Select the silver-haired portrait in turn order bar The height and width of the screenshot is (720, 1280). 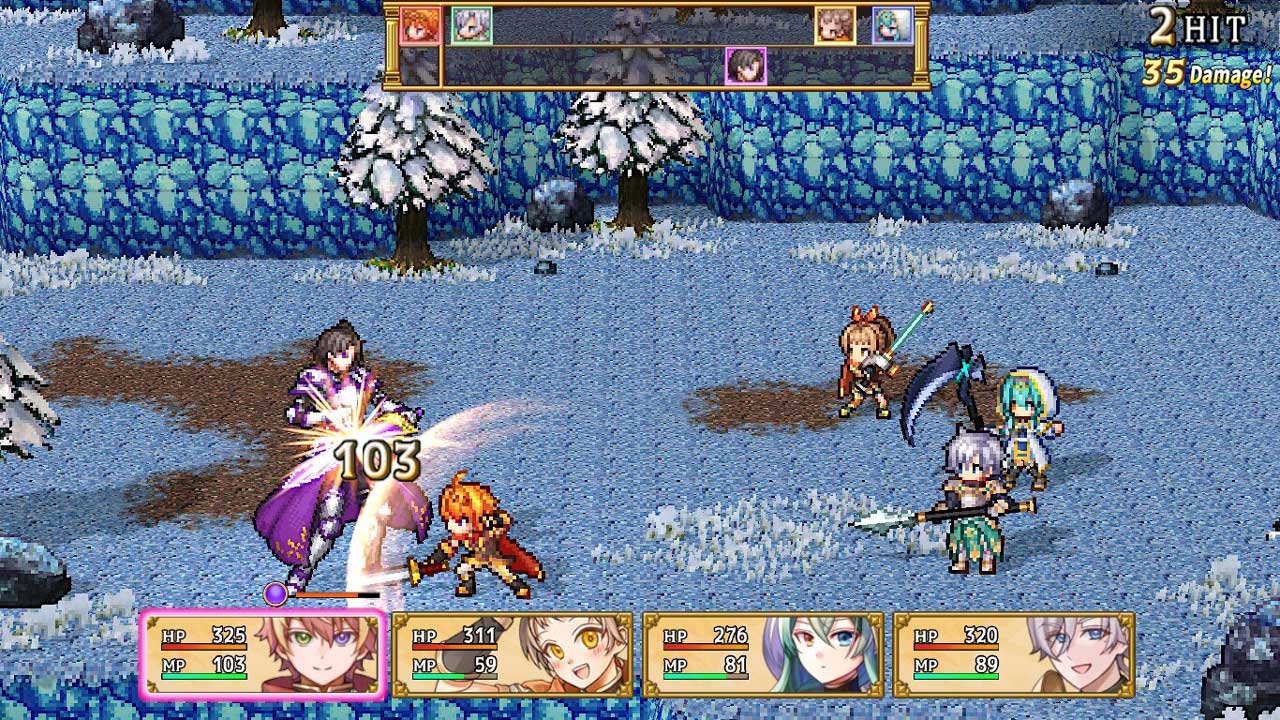click(x=471, y=26)
